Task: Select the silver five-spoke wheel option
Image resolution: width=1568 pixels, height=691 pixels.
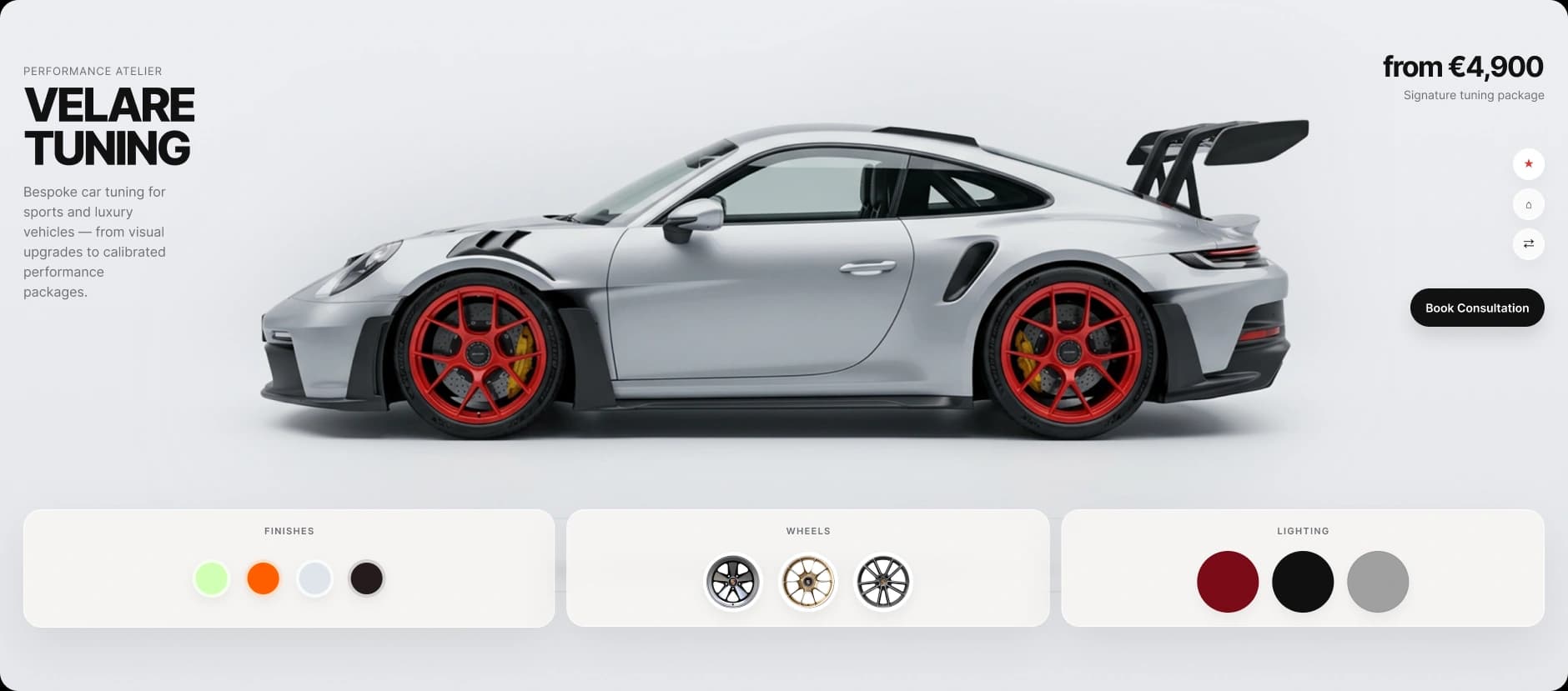Action: [x=735, y=581]
